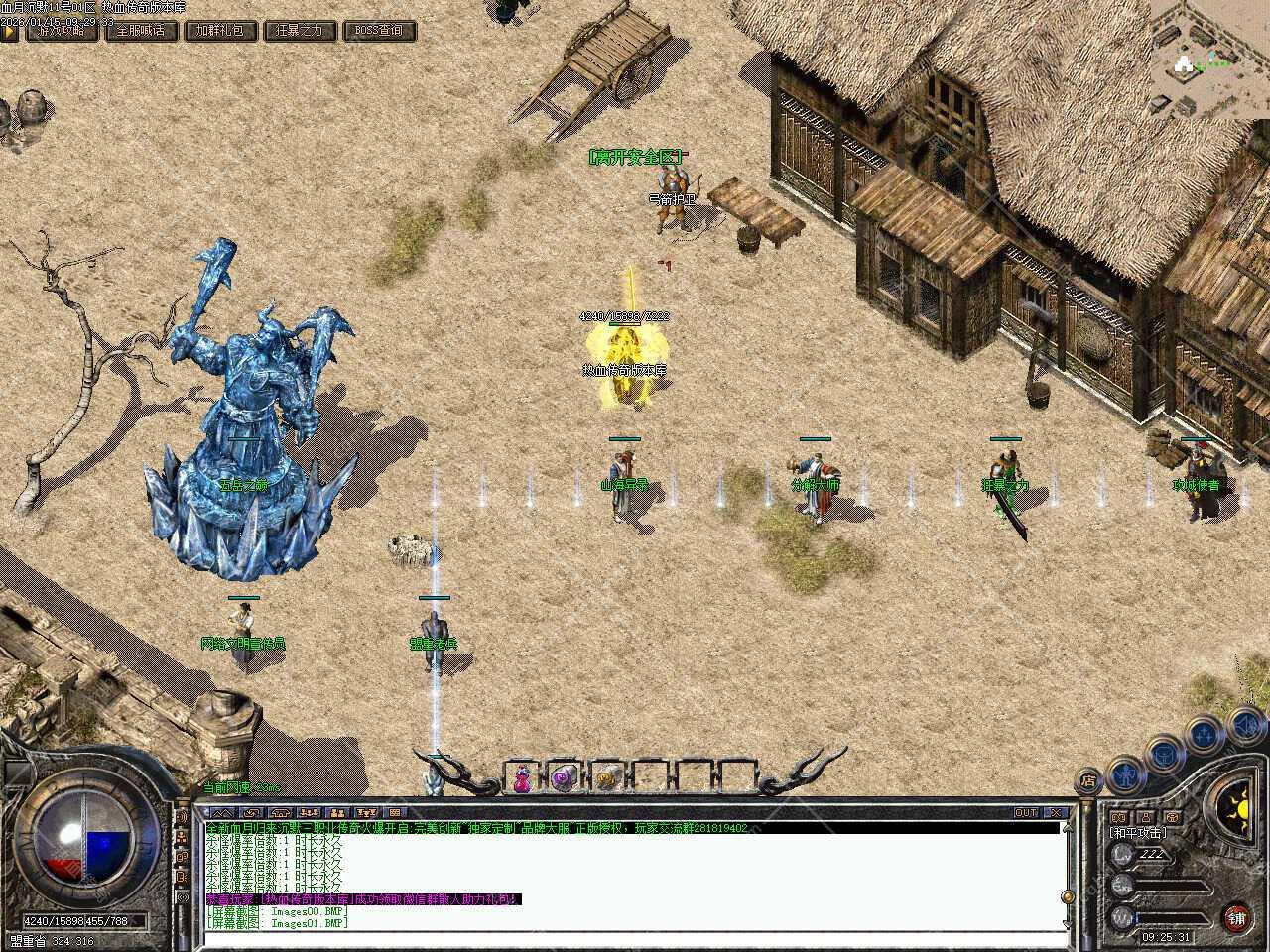The height and width of the screenshot is (952, 1270).
Task: Use the golden scroll hotbar item
Action: pyautogui.click(x=606, y=778)
